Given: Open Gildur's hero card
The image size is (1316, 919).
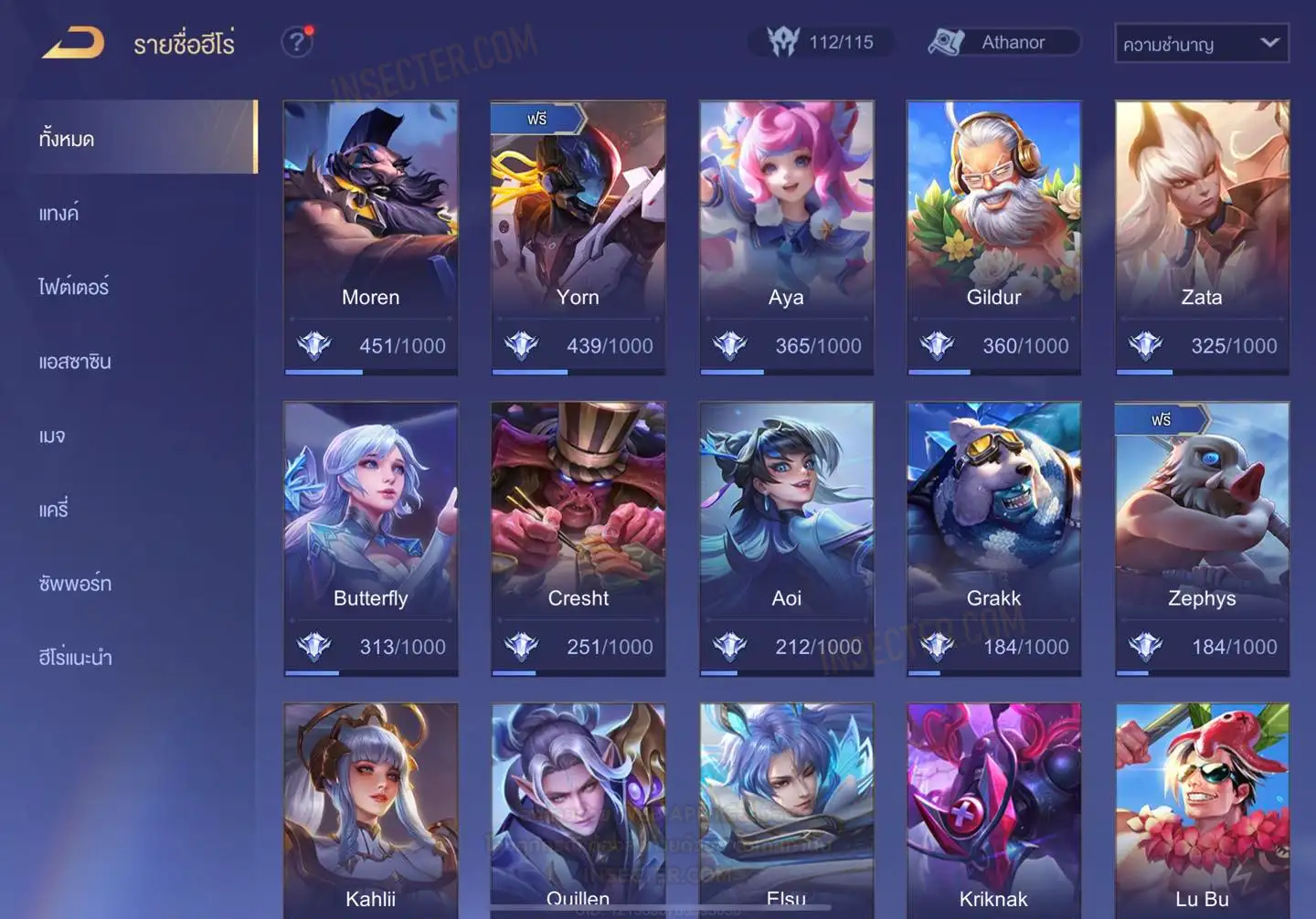Looking at the screenshot, I should pos(993,237).
